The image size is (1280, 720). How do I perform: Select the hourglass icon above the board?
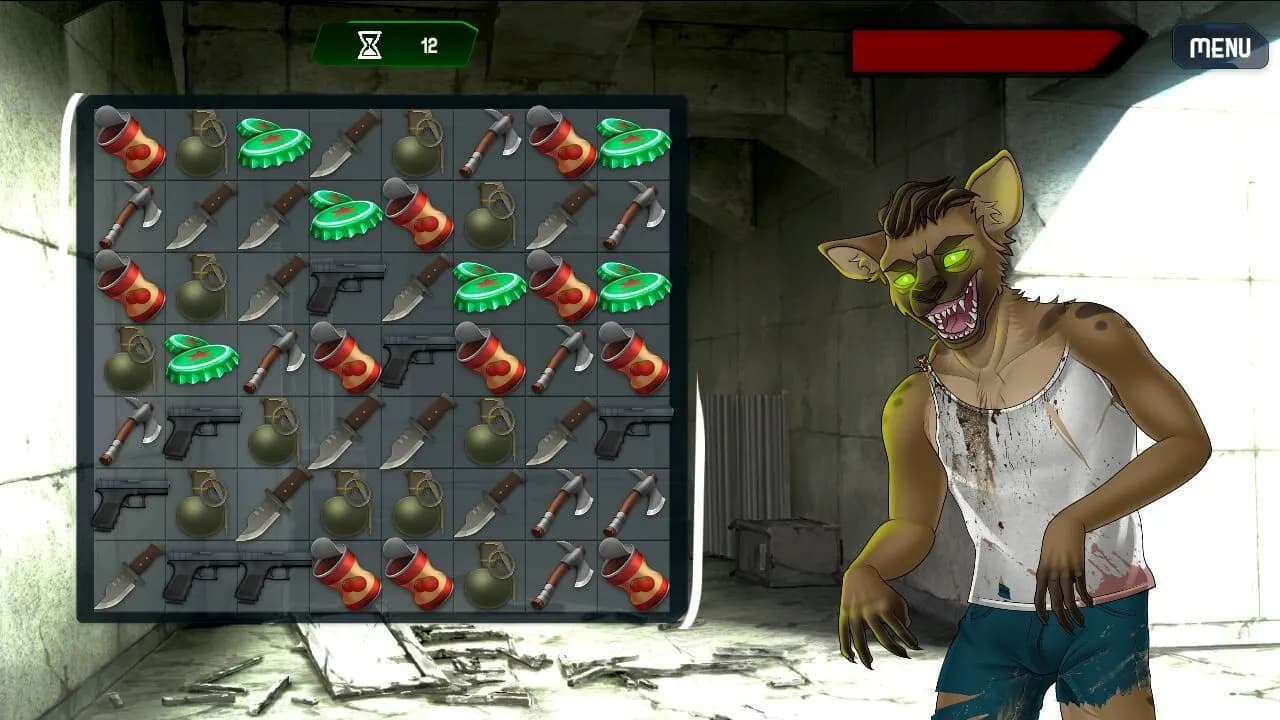click(370, 42)
